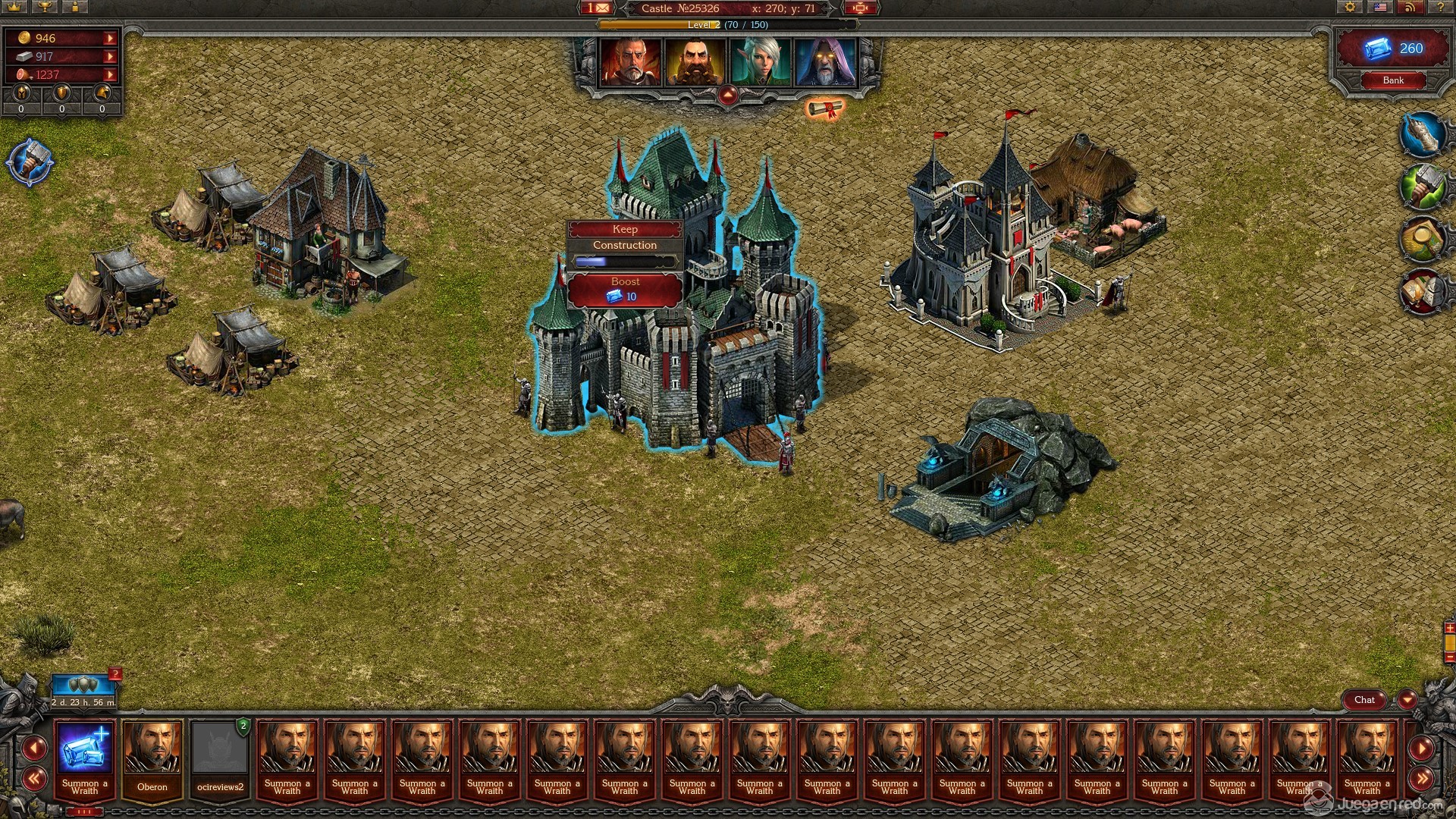Select the ocireviews2 friend slot
The width and height of the screenshot is (1456, 819).
220,758
